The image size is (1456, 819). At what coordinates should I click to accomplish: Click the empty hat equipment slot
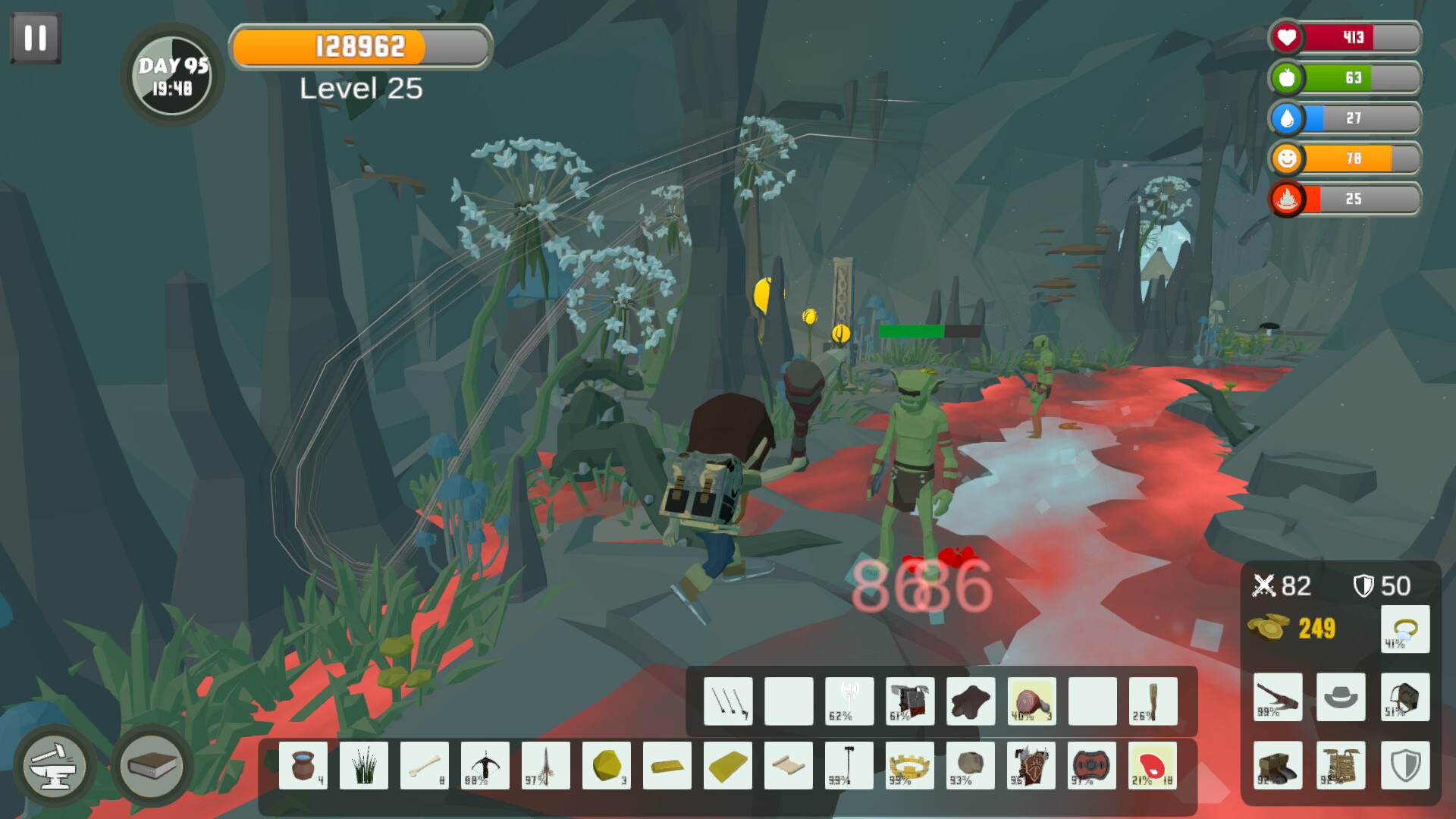point(1341,696)
